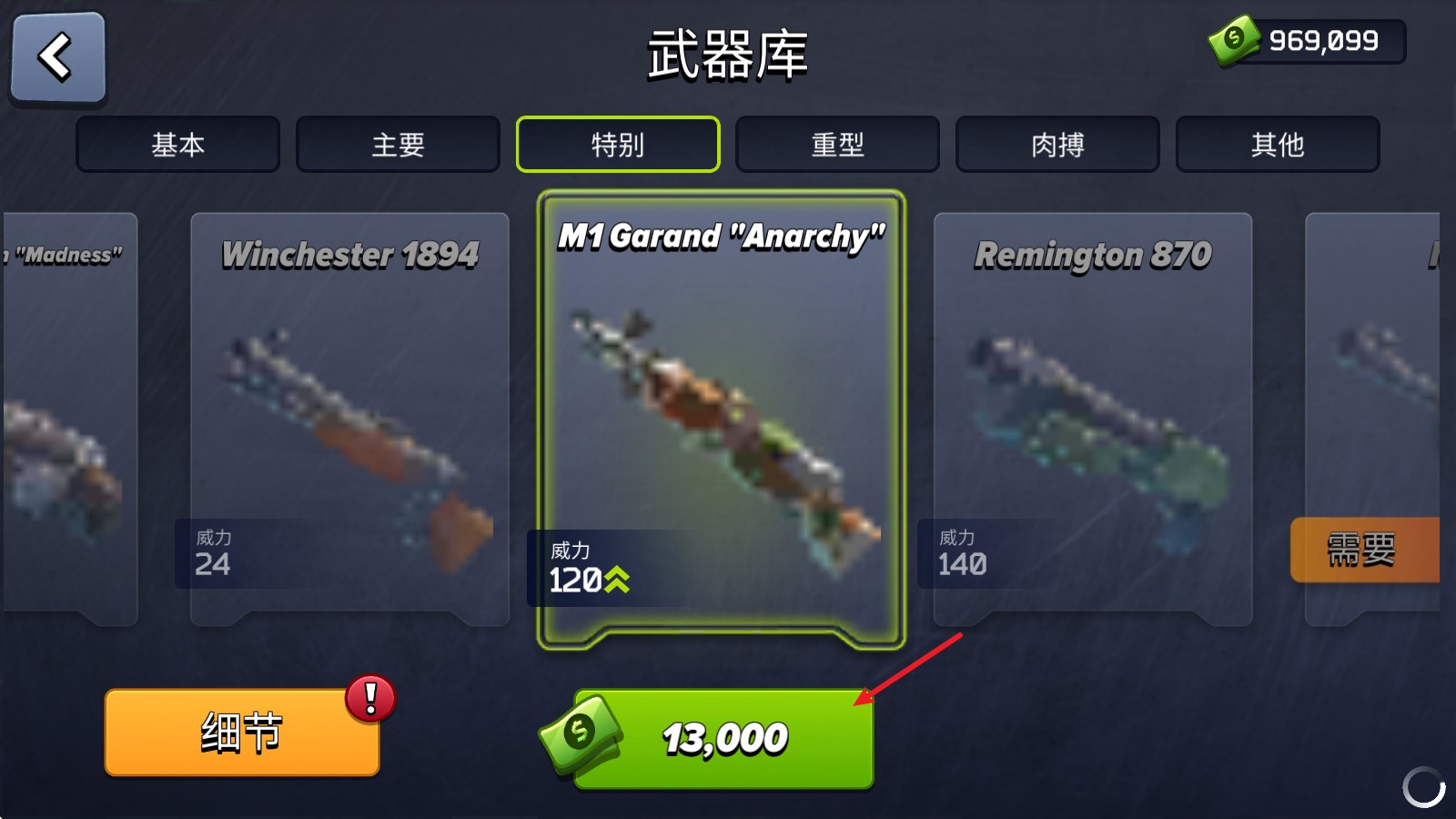
Task: Open the orange 细节 details button
Action: pyautogui.click(x=241, y=732)
